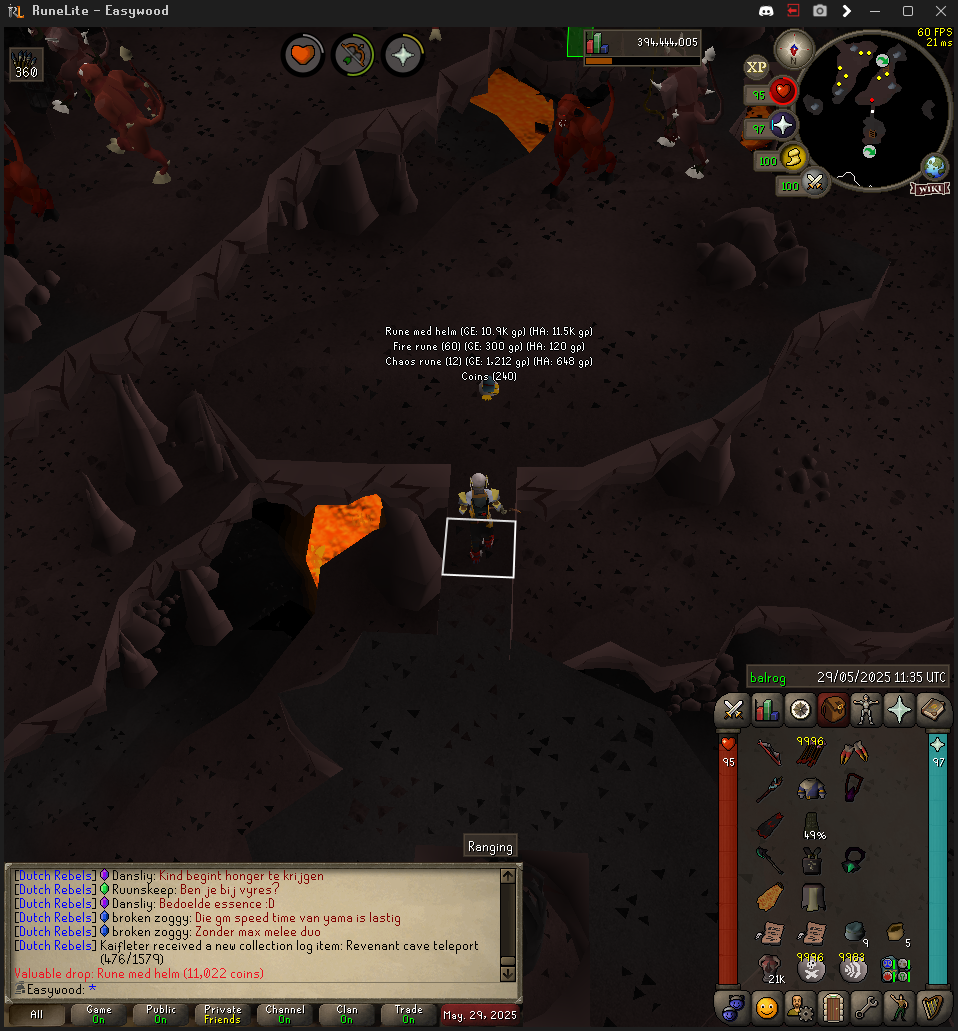Open the Combat Options tab
The width and height of the screenshot is (958, 1031).
[733, 710]
